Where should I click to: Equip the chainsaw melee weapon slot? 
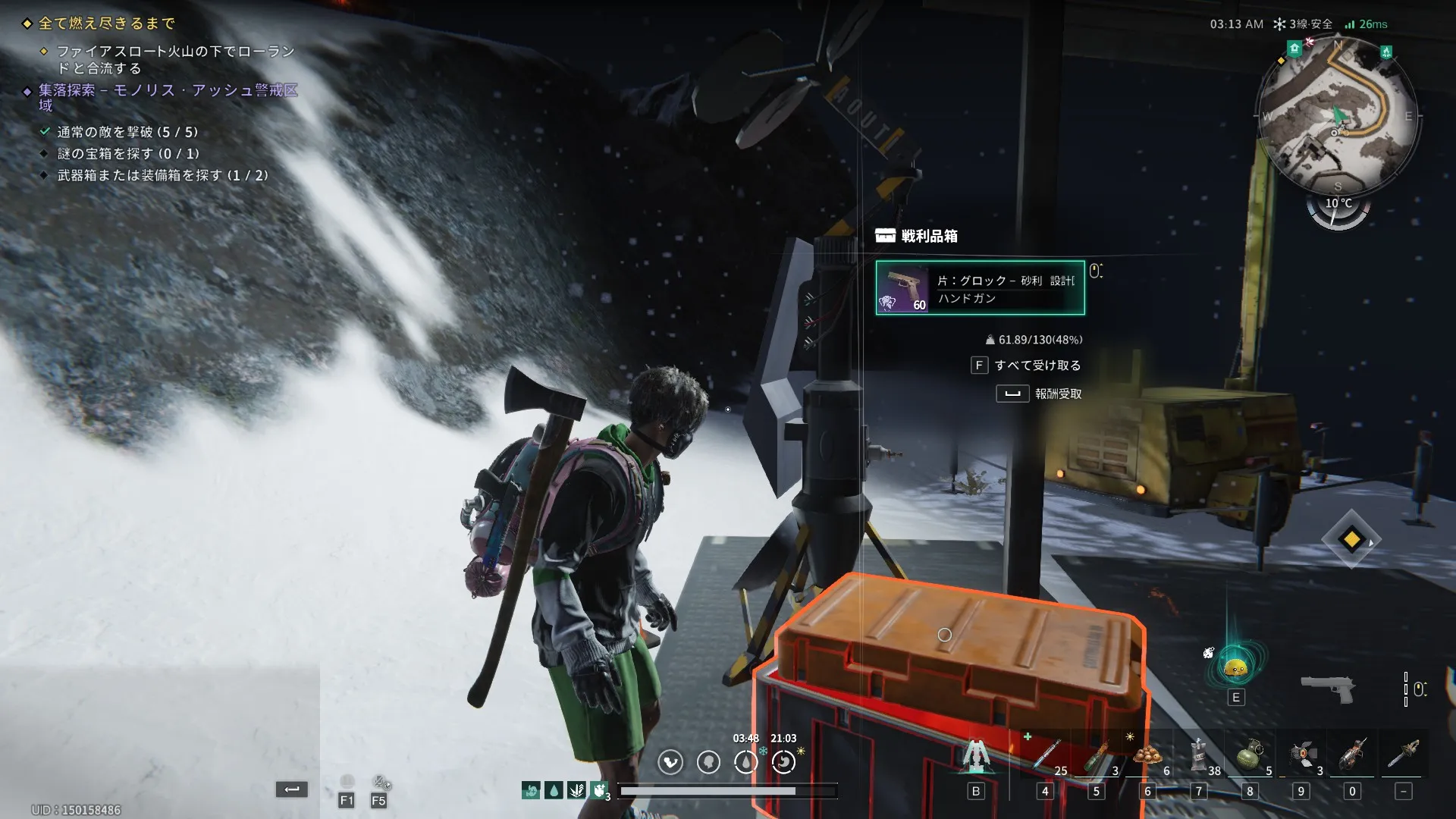[x=1404, y=756]
